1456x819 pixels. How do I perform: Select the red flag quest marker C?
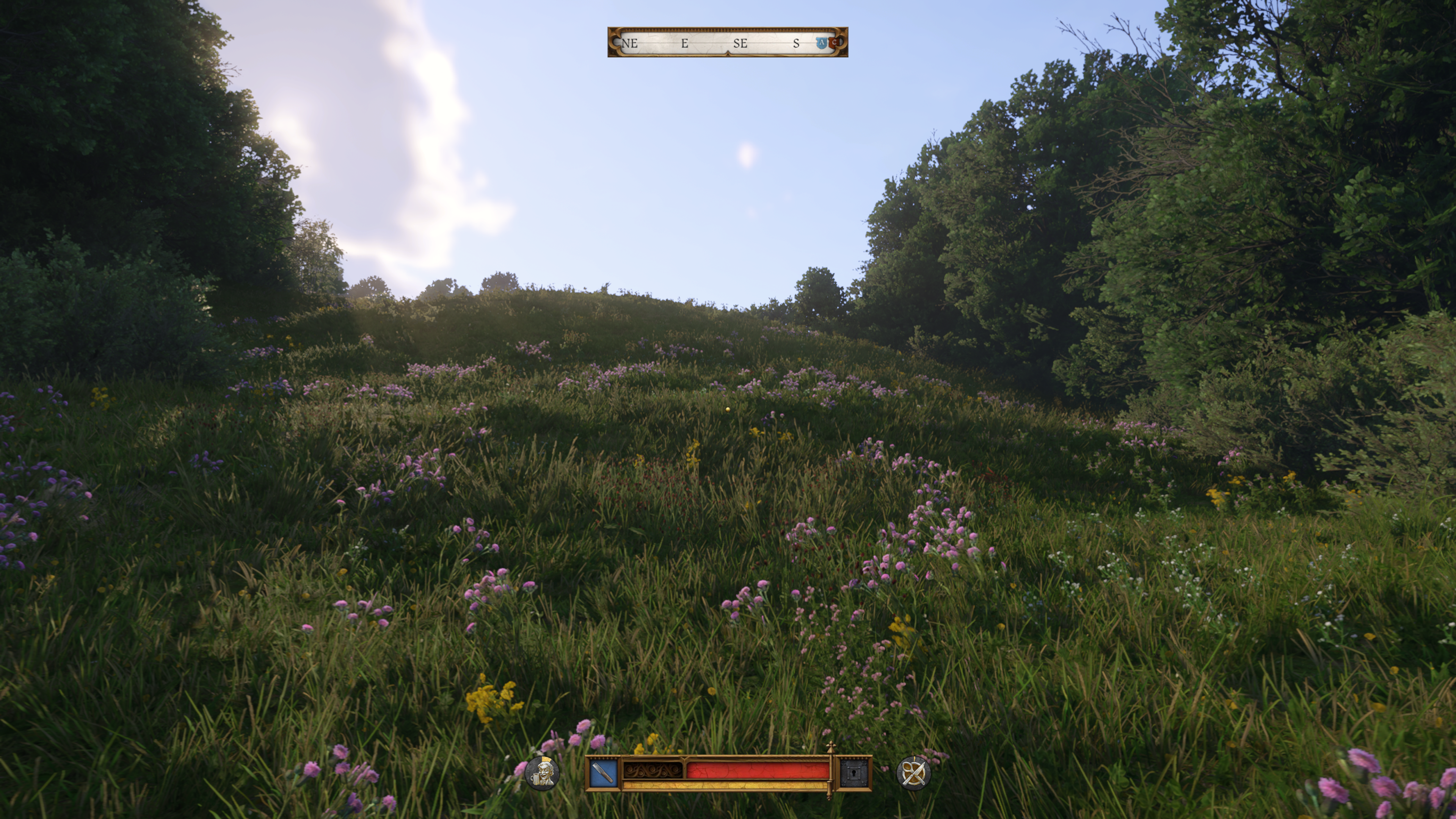pos(835,42)
